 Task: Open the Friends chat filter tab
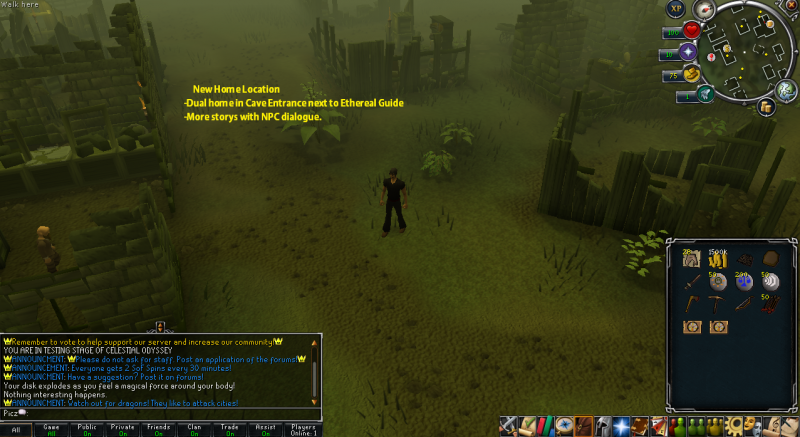click(x=159, y=429)
